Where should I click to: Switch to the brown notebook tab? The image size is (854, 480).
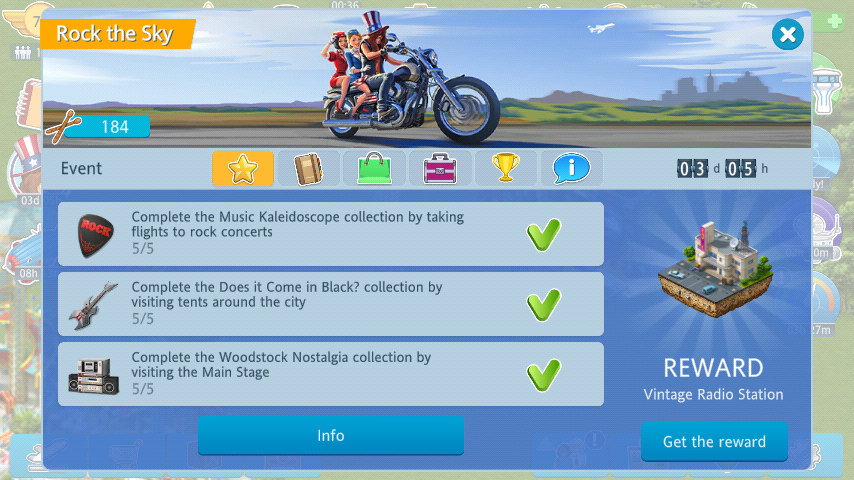coord(308,168)
